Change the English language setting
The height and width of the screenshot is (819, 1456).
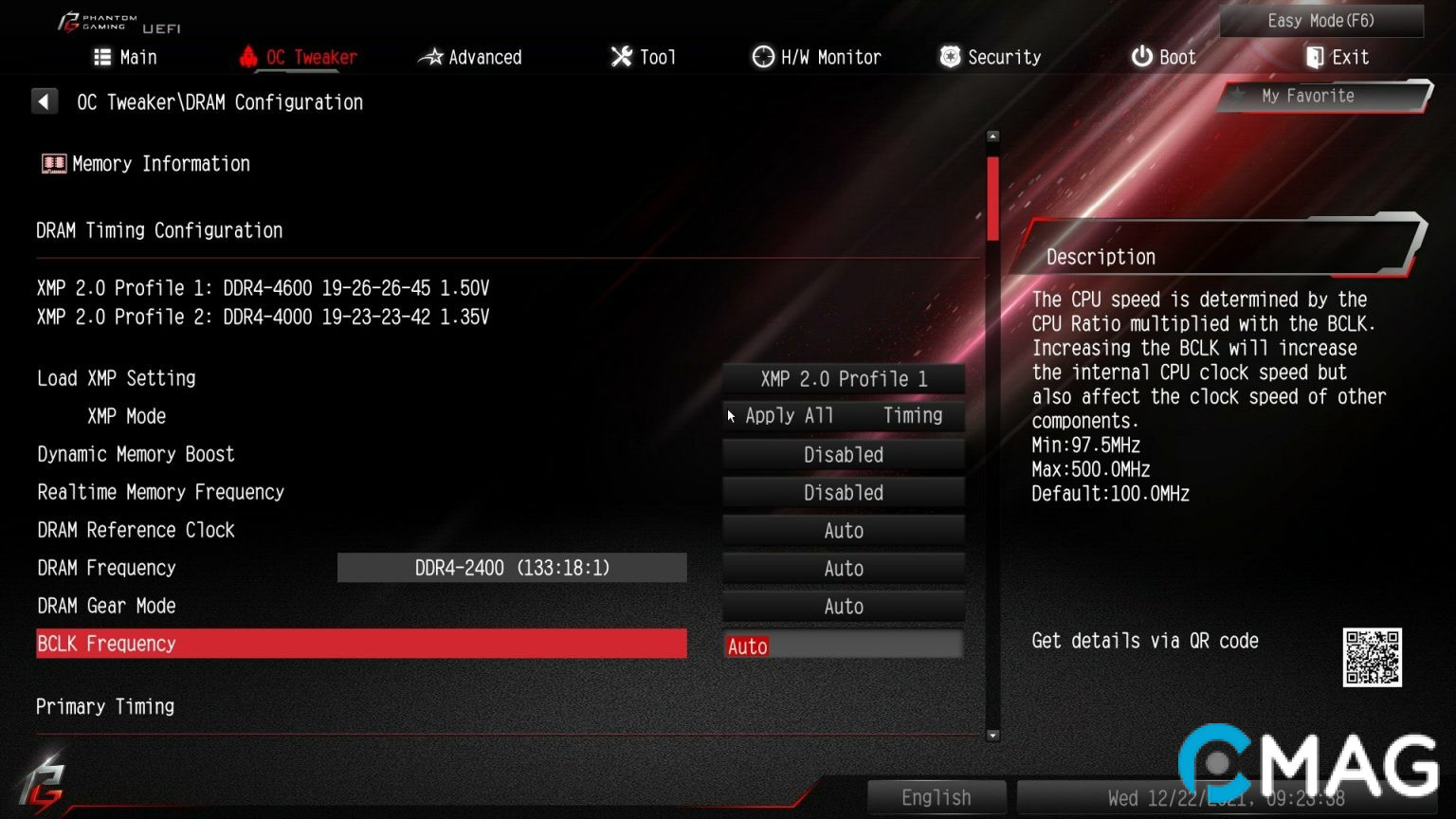pyautogui.click(x=936, y=797)
